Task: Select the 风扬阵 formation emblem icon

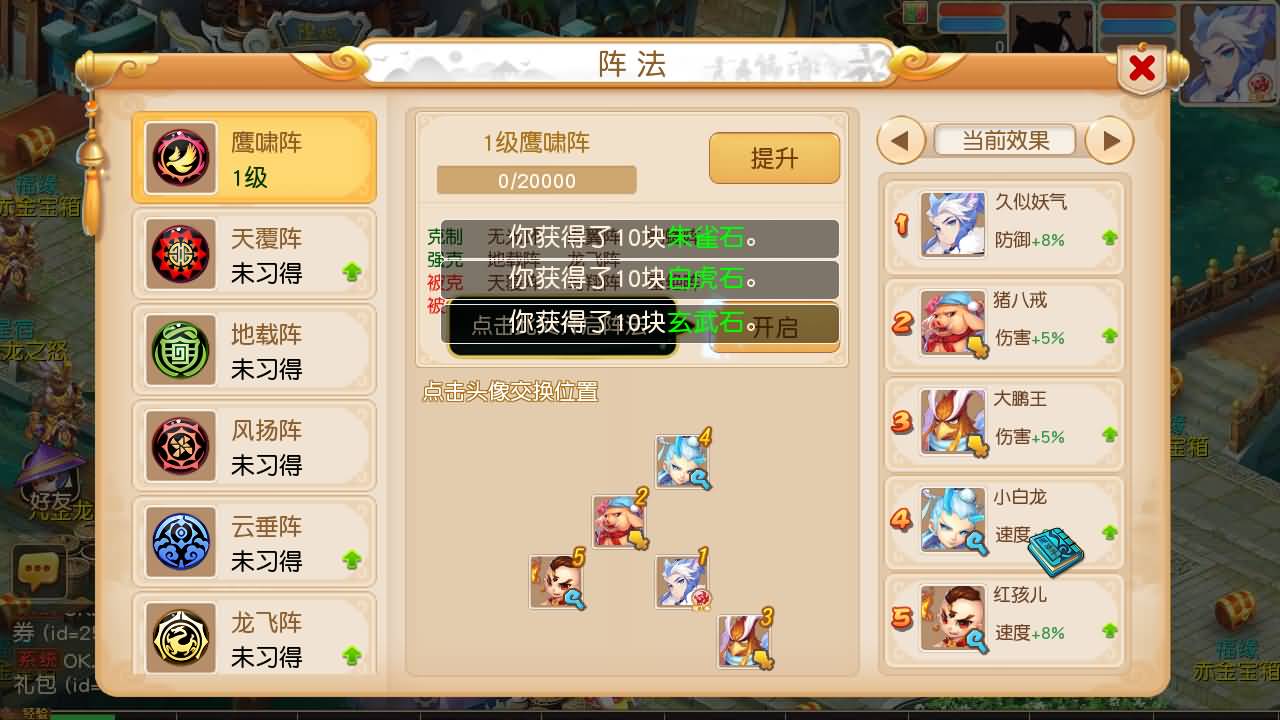Action: pyautogui.click(x=180, y=446)
